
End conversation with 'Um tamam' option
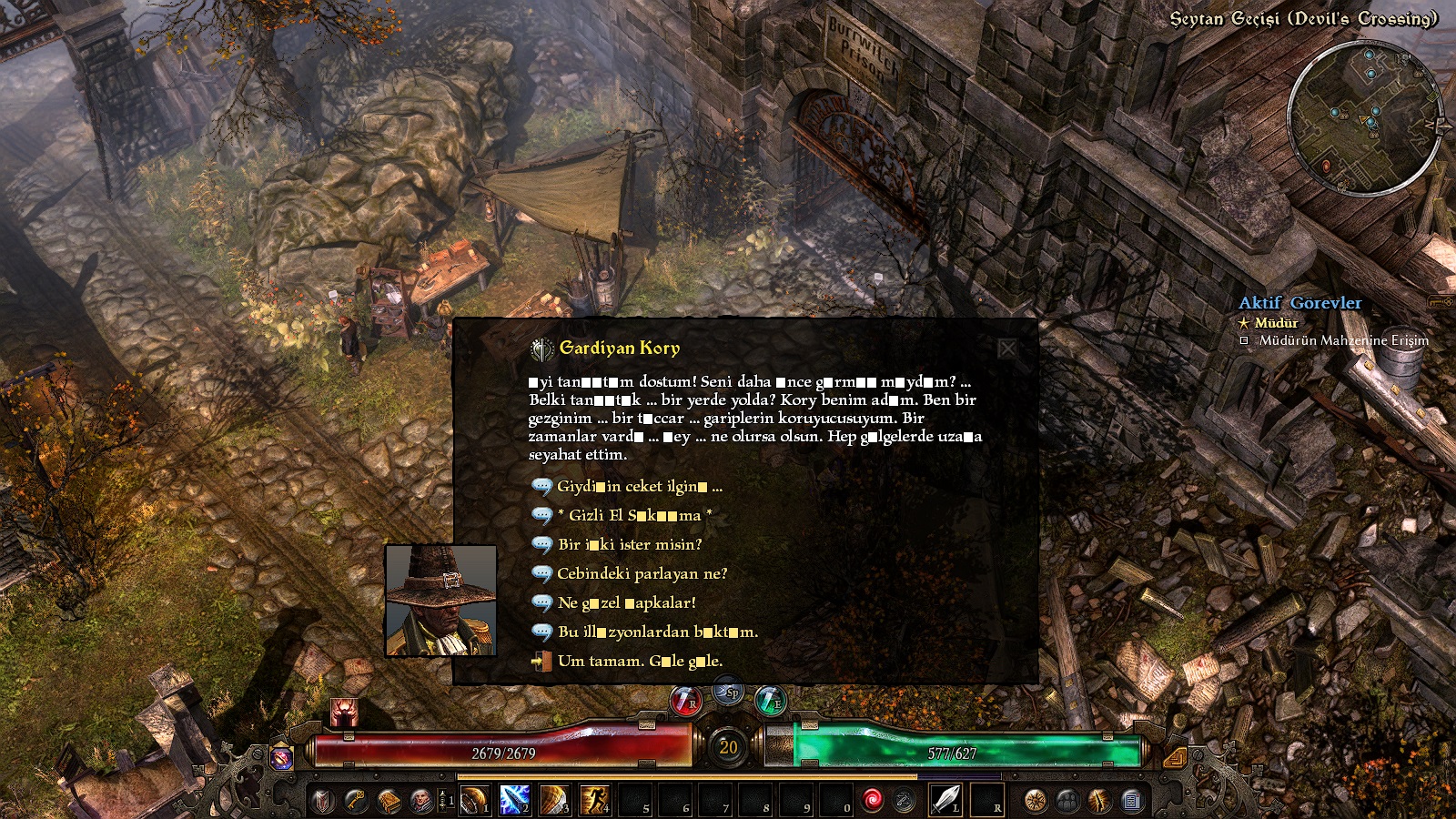[640, 662]
